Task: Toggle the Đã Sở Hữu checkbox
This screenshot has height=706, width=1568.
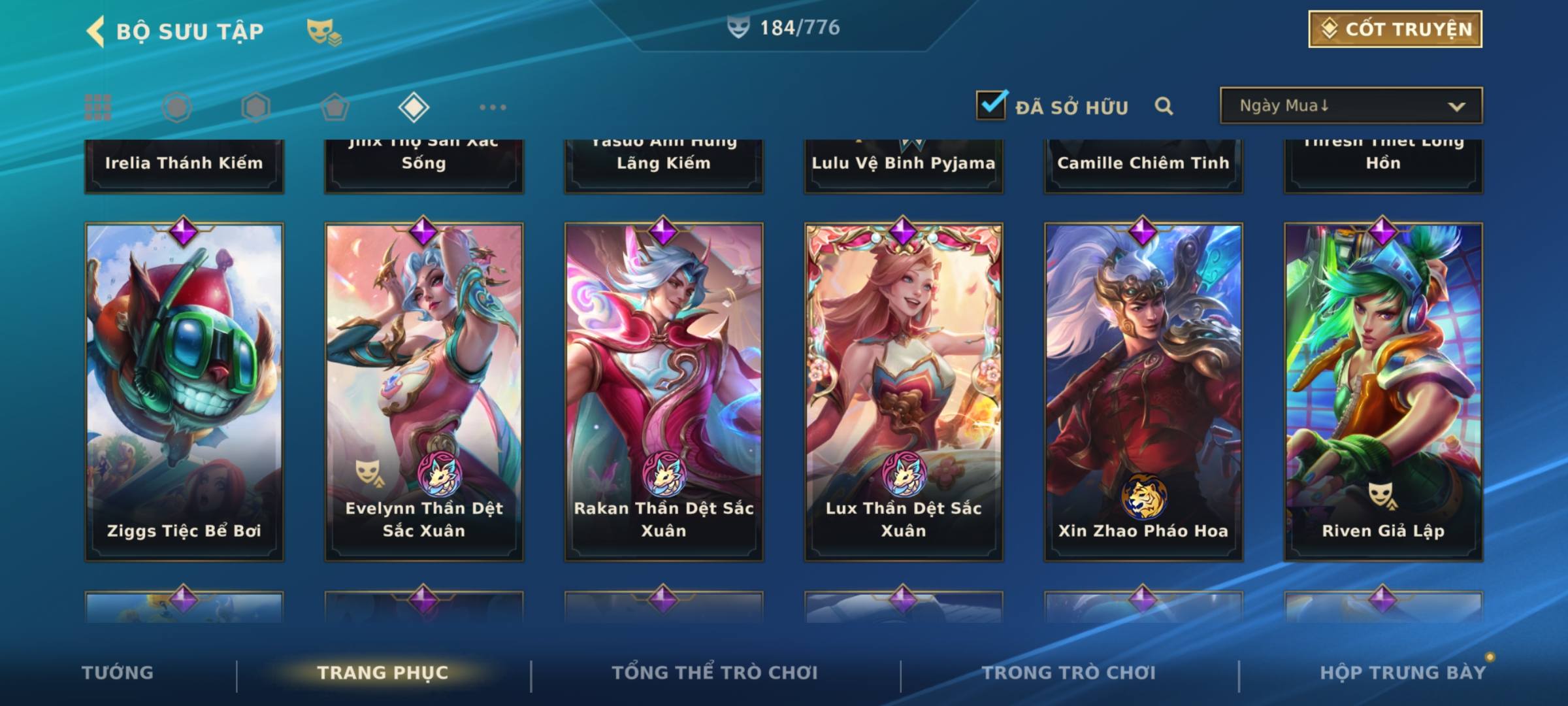Action: (991, 105)
